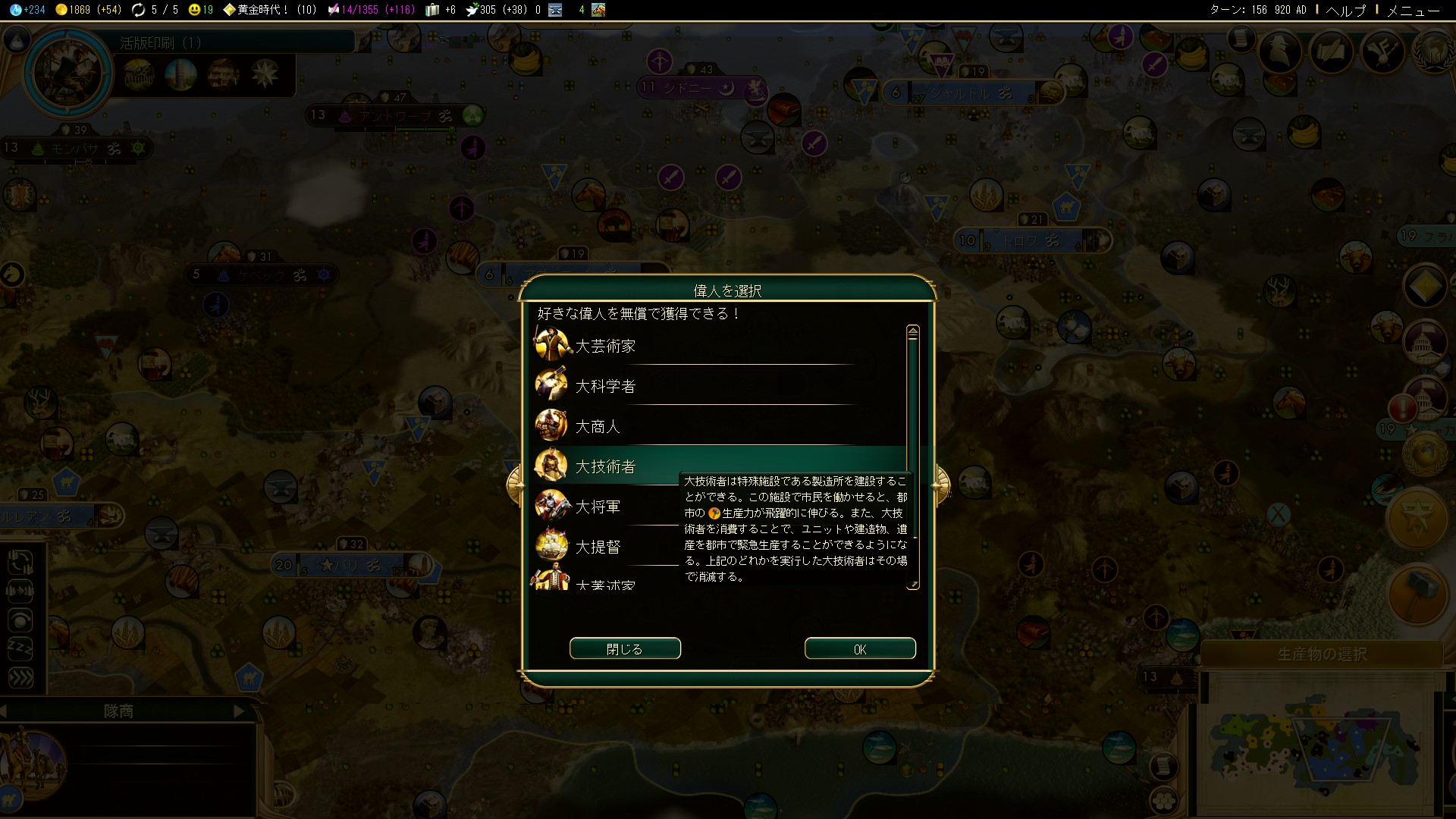
Task: Select the 隊商 (Caravan) unit panel header
Action: click(x=119, y=711)
